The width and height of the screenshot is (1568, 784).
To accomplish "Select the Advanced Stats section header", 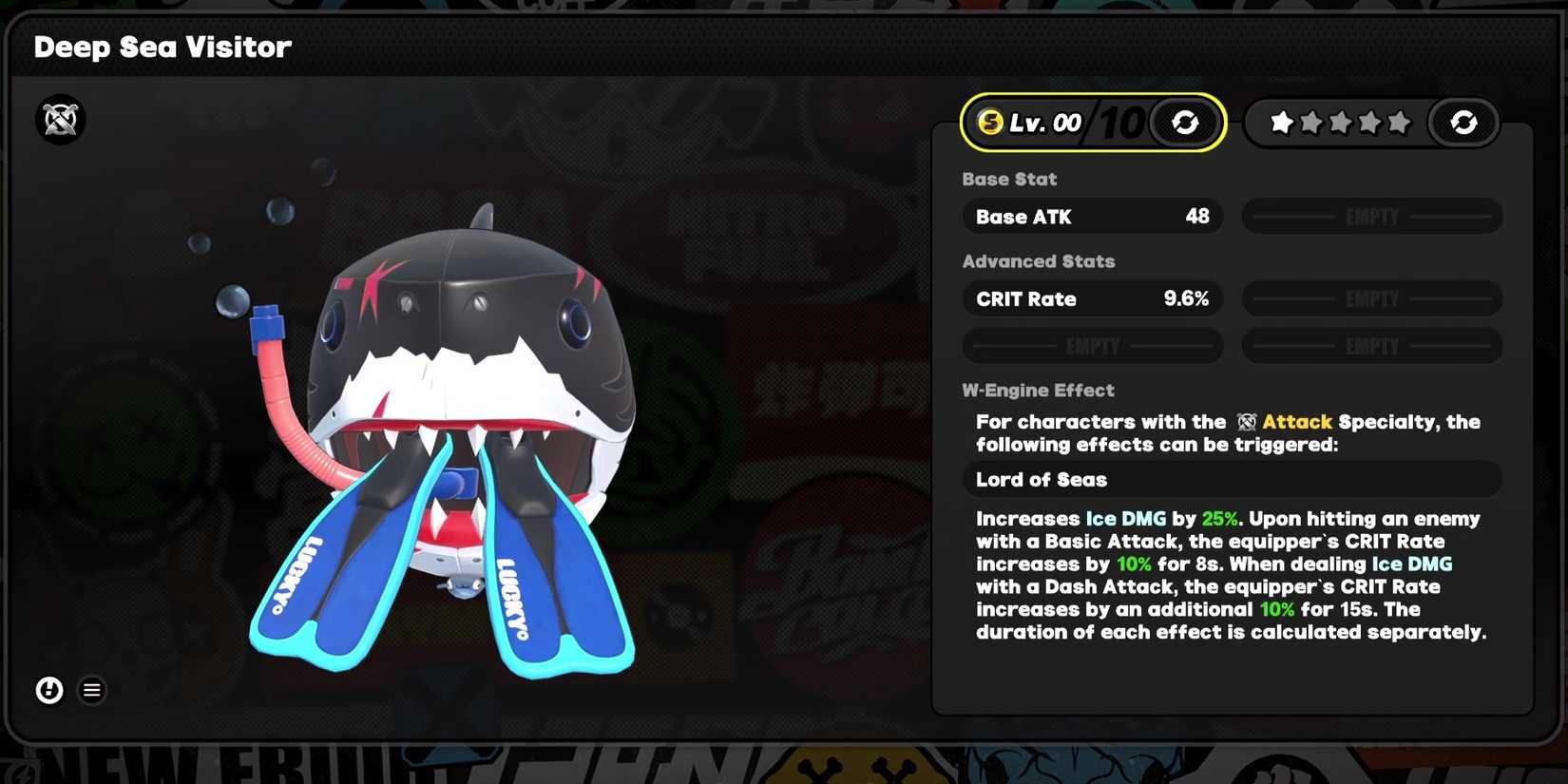I will [x=1038, y=261].
